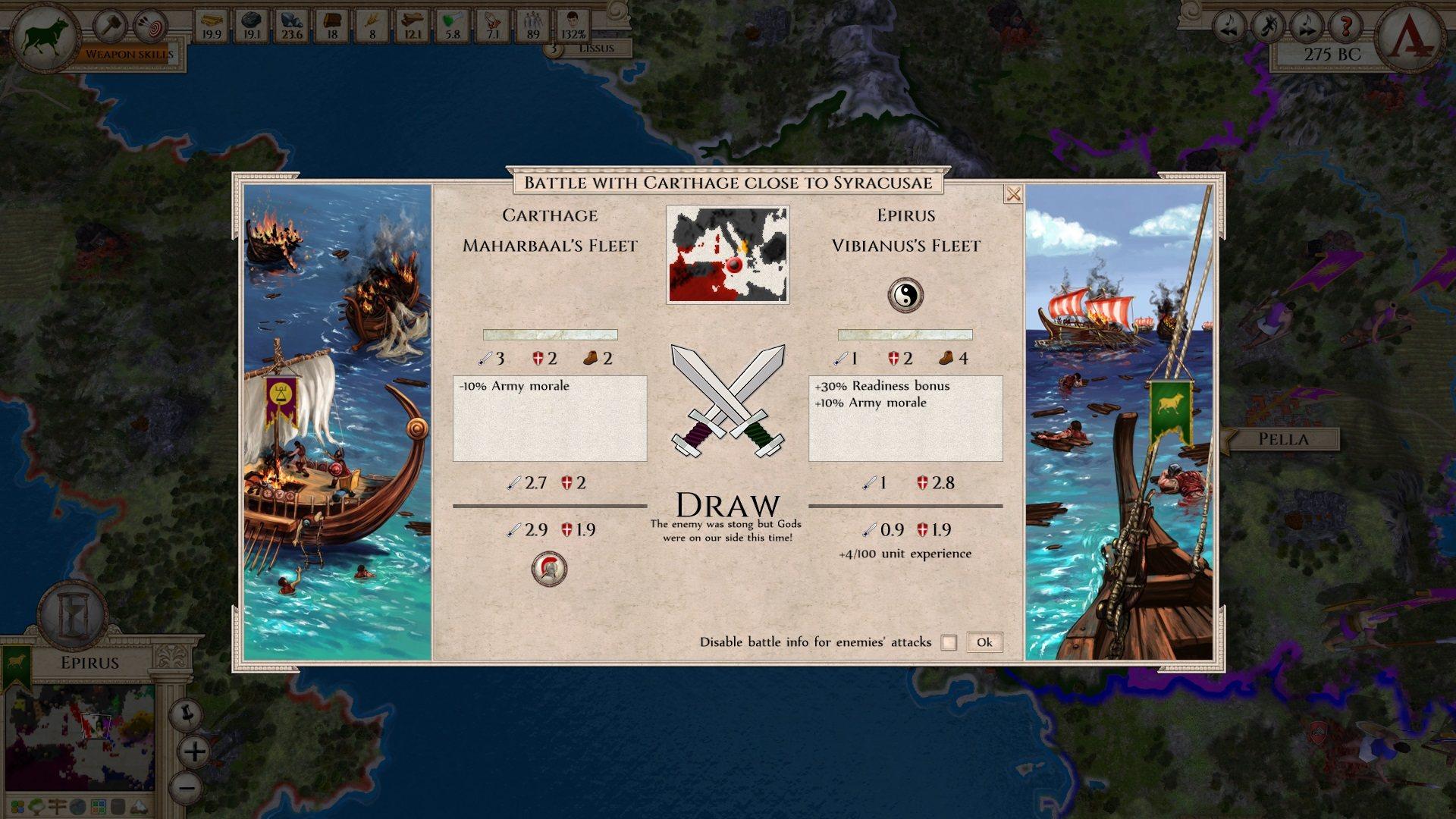Enable the Disable battle info for enemies' attacks checkbox
This screenshot has width=1456, height=819.
947,642
